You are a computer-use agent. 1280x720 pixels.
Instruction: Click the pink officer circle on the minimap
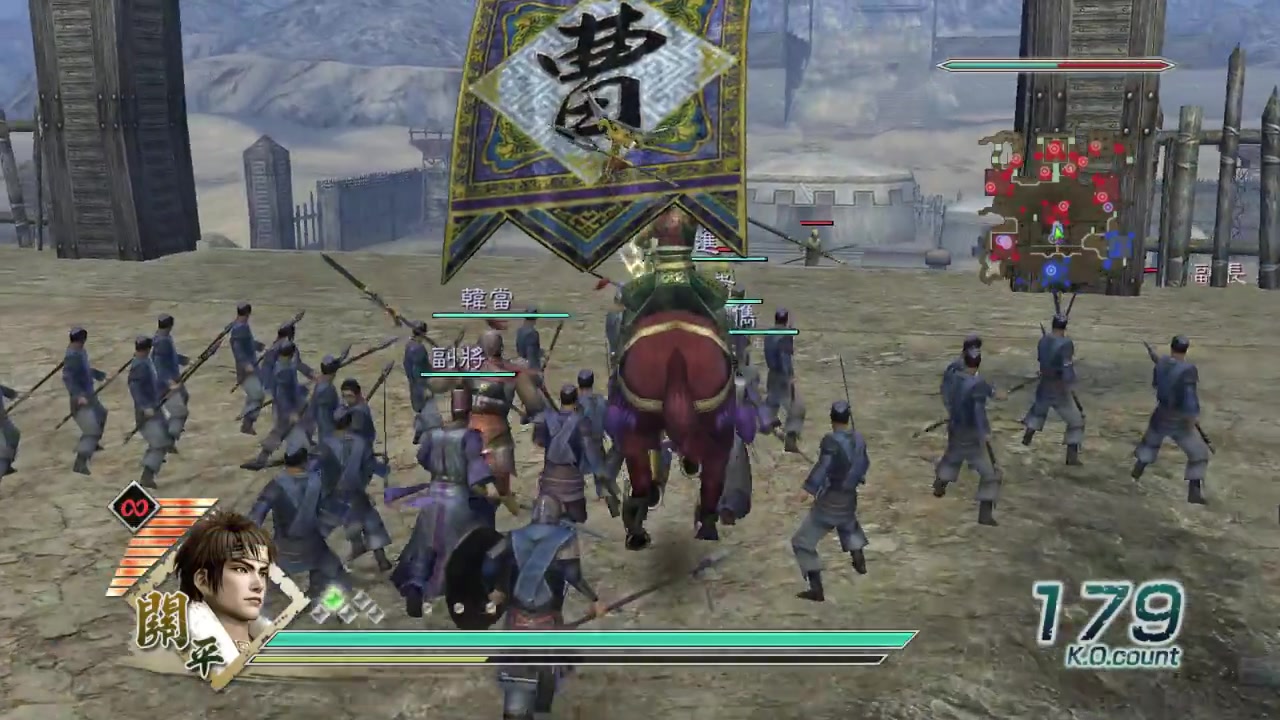pyautogui.click(x=1002, y=240)
